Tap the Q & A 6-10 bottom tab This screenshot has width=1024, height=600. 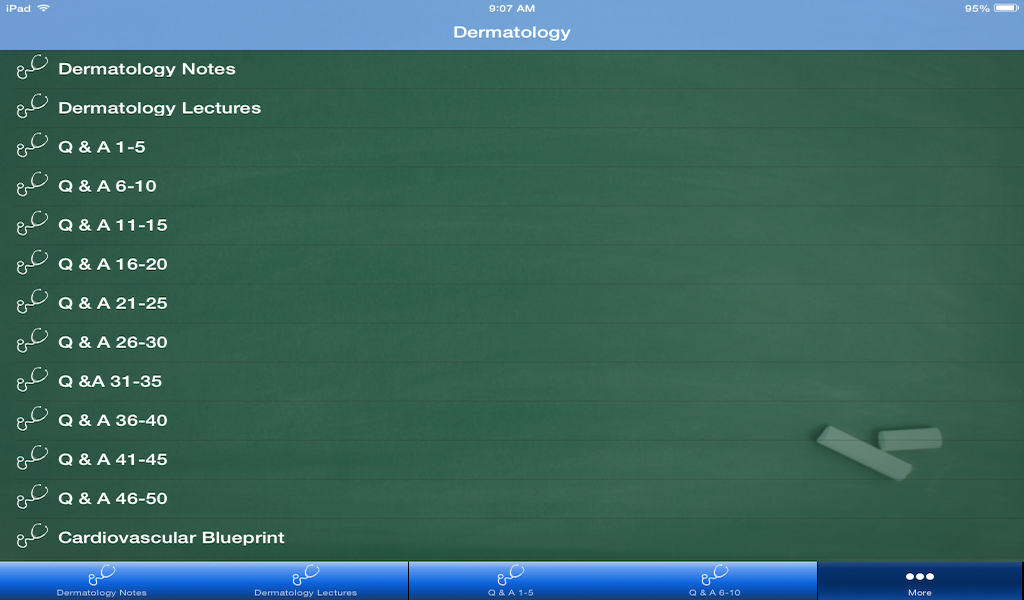(x=715, y=581)
